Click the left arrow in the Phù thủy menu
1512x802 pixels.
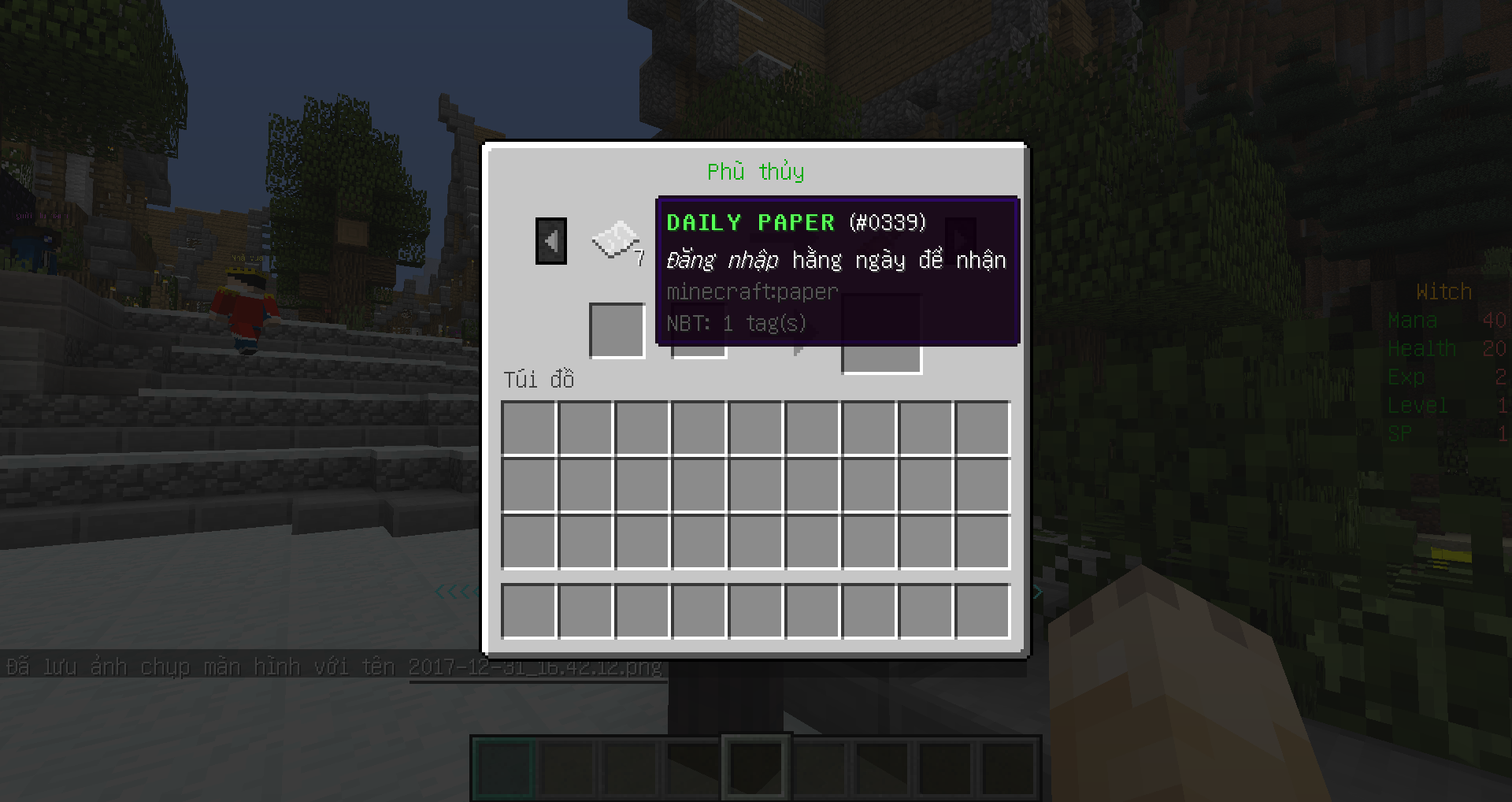[550, 240]
